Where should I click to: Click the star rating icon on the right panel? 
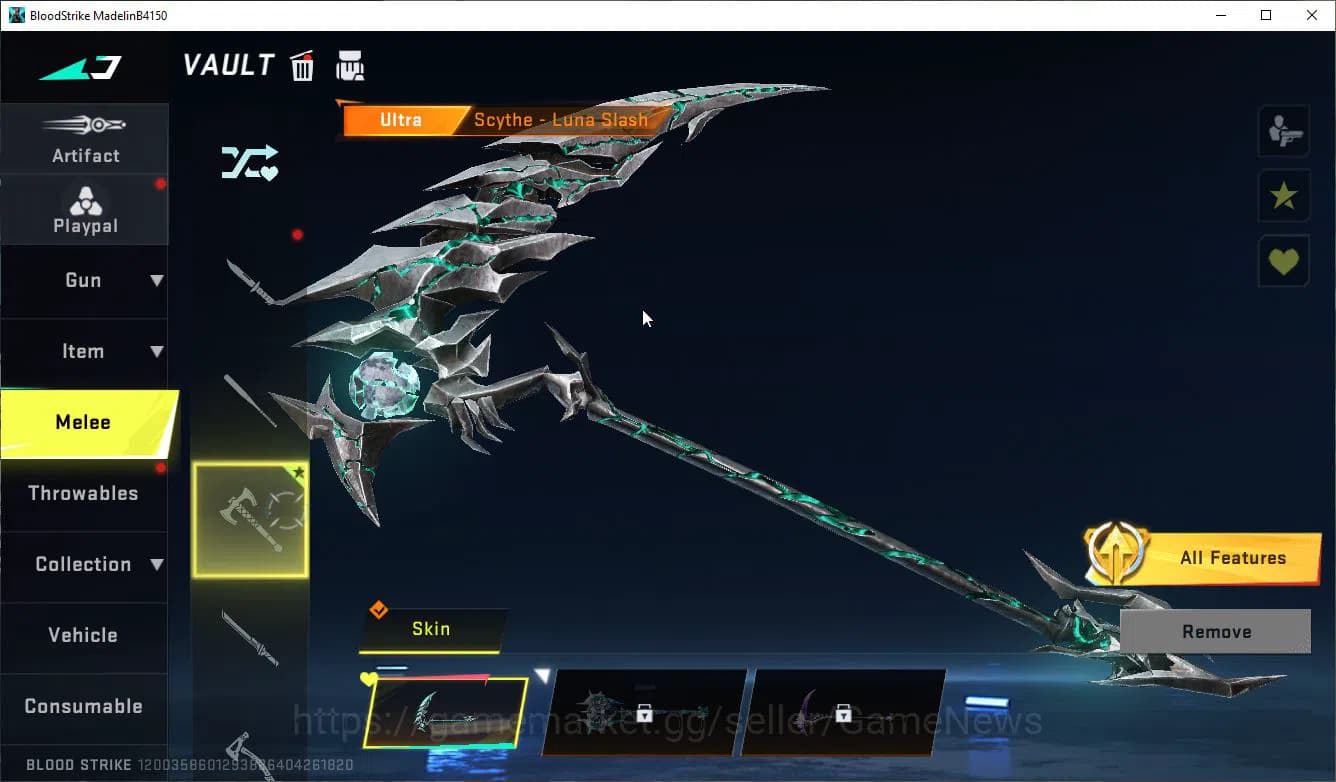click(1284, 196)
